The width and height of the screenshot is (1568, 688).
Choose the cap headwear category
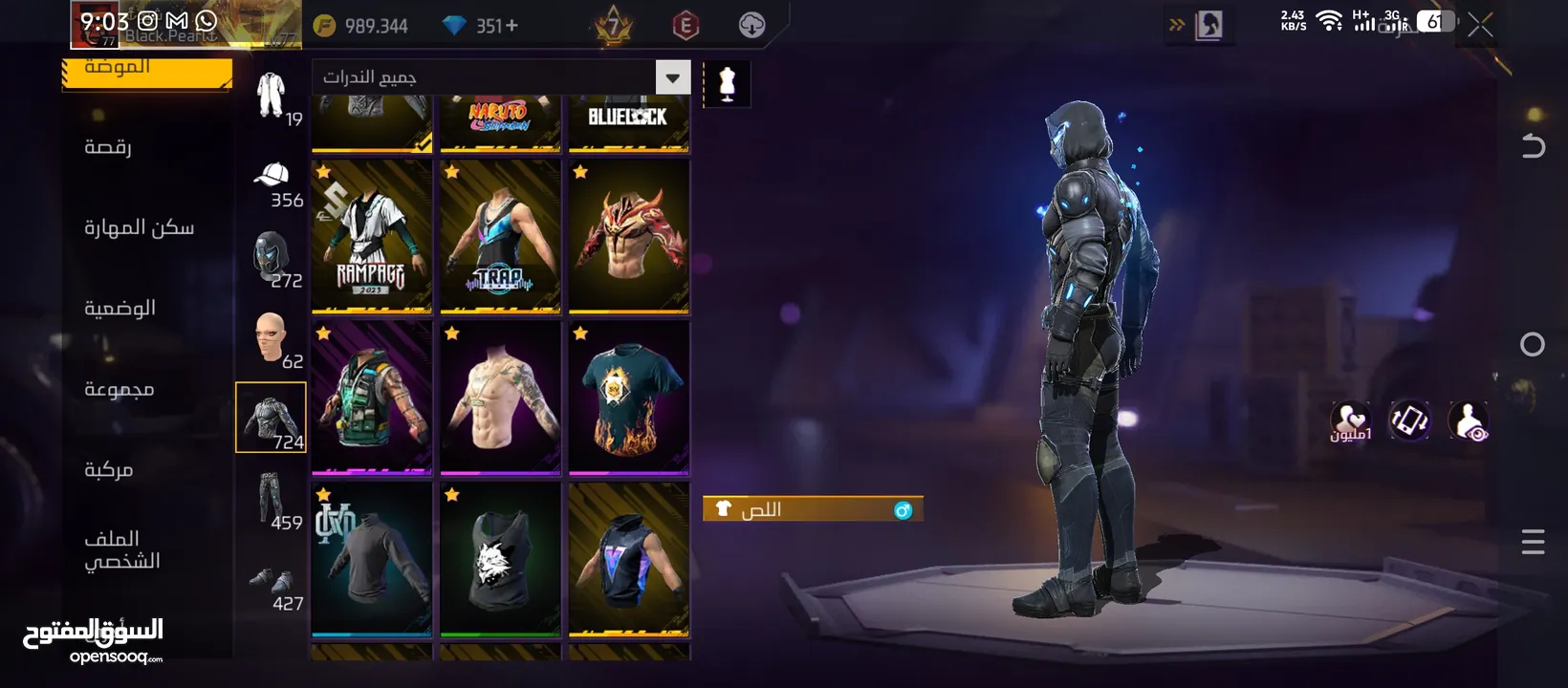click(272, 182)
